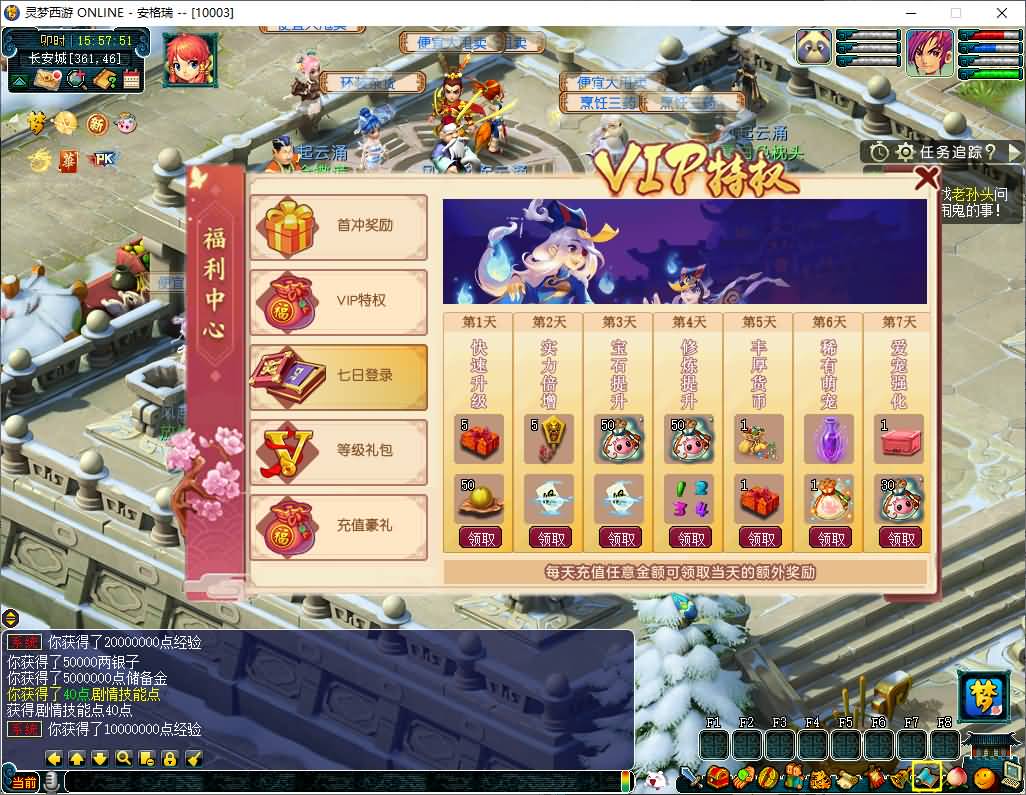The image size is (1026, 795).
Task: Click the magnifying glass chat icon
Action: 123,759
